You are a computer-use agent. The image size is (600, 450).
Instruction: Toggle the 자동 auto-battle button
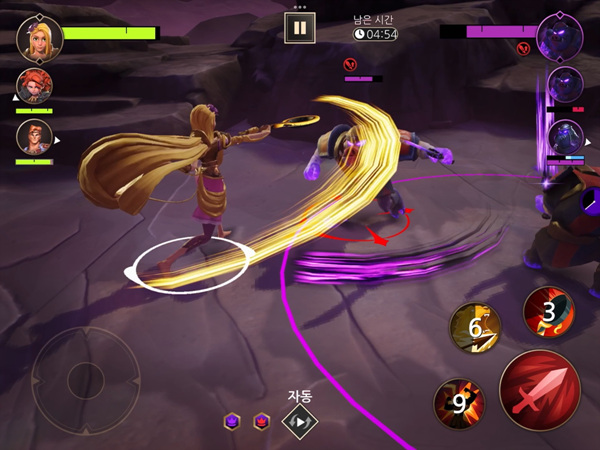click(x=298, y=421)
